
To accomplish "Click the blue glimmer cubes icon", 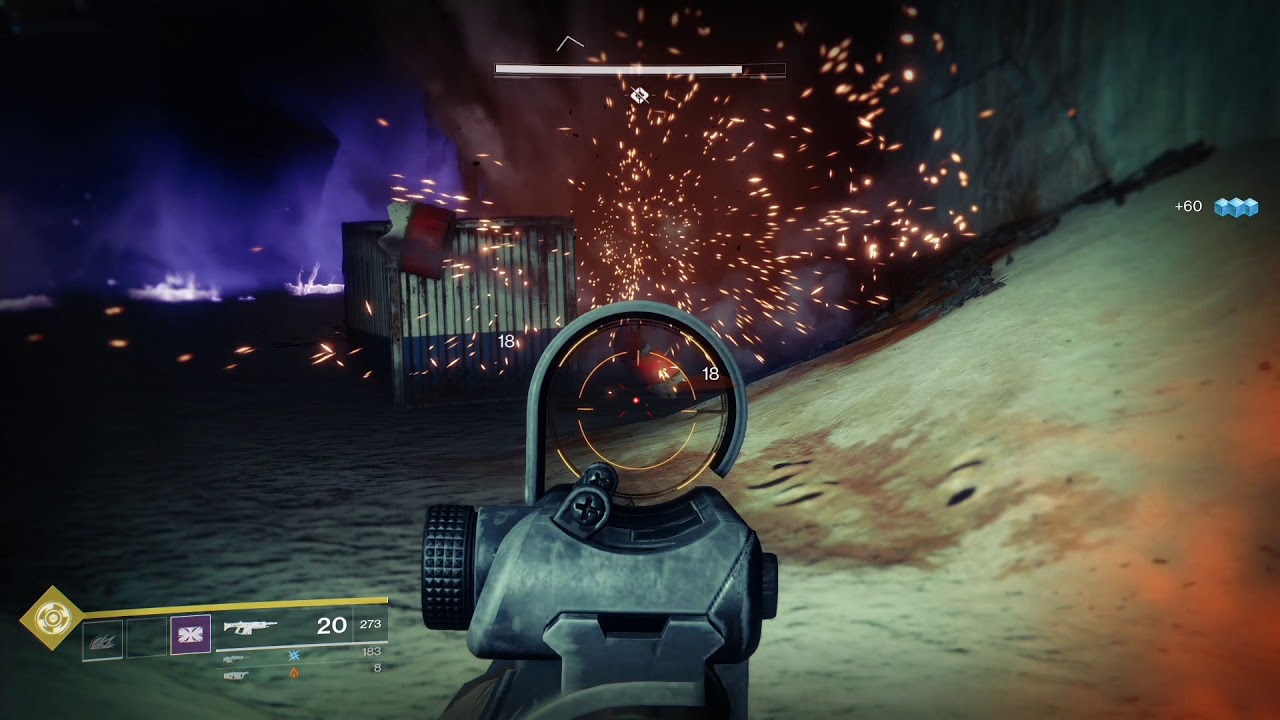I will click(1235, 207).
